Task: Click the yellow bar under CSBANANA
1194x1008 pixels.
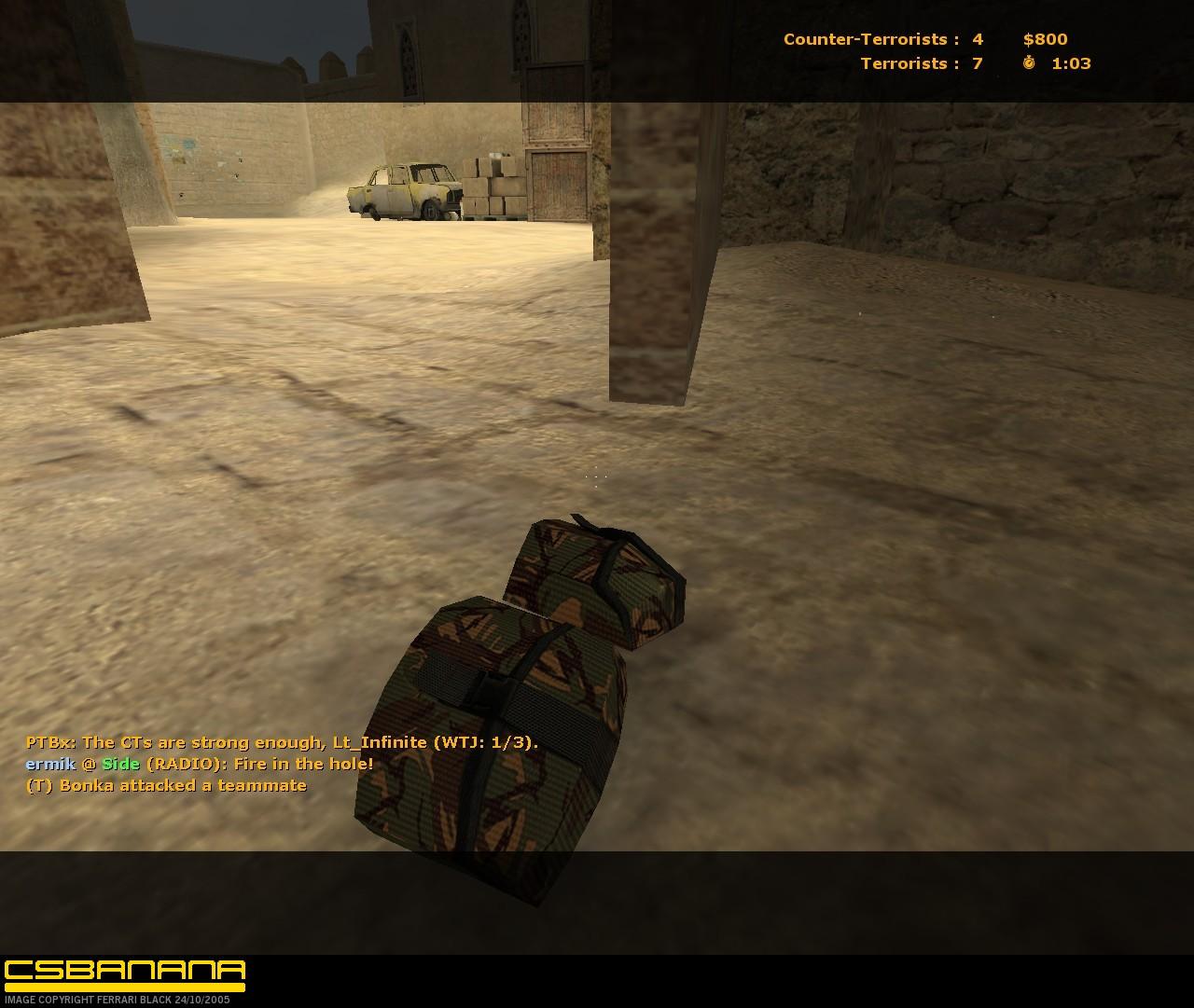Action: tap(122, 986)
